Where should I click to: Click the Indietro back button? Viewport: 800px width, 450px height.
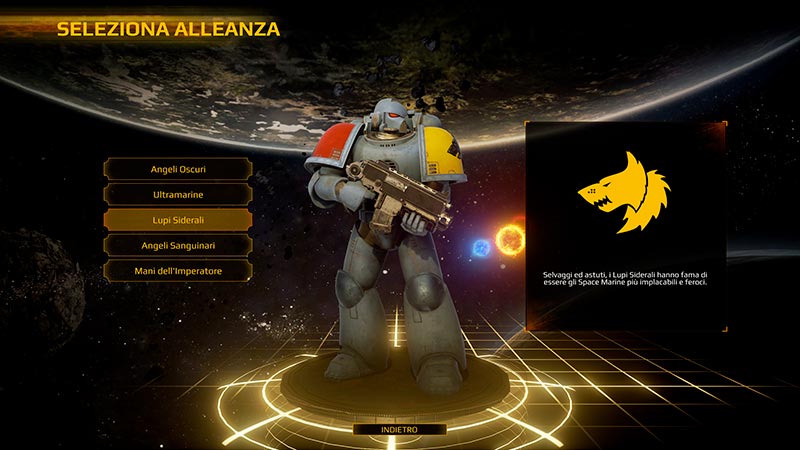[x=399, y=429]
